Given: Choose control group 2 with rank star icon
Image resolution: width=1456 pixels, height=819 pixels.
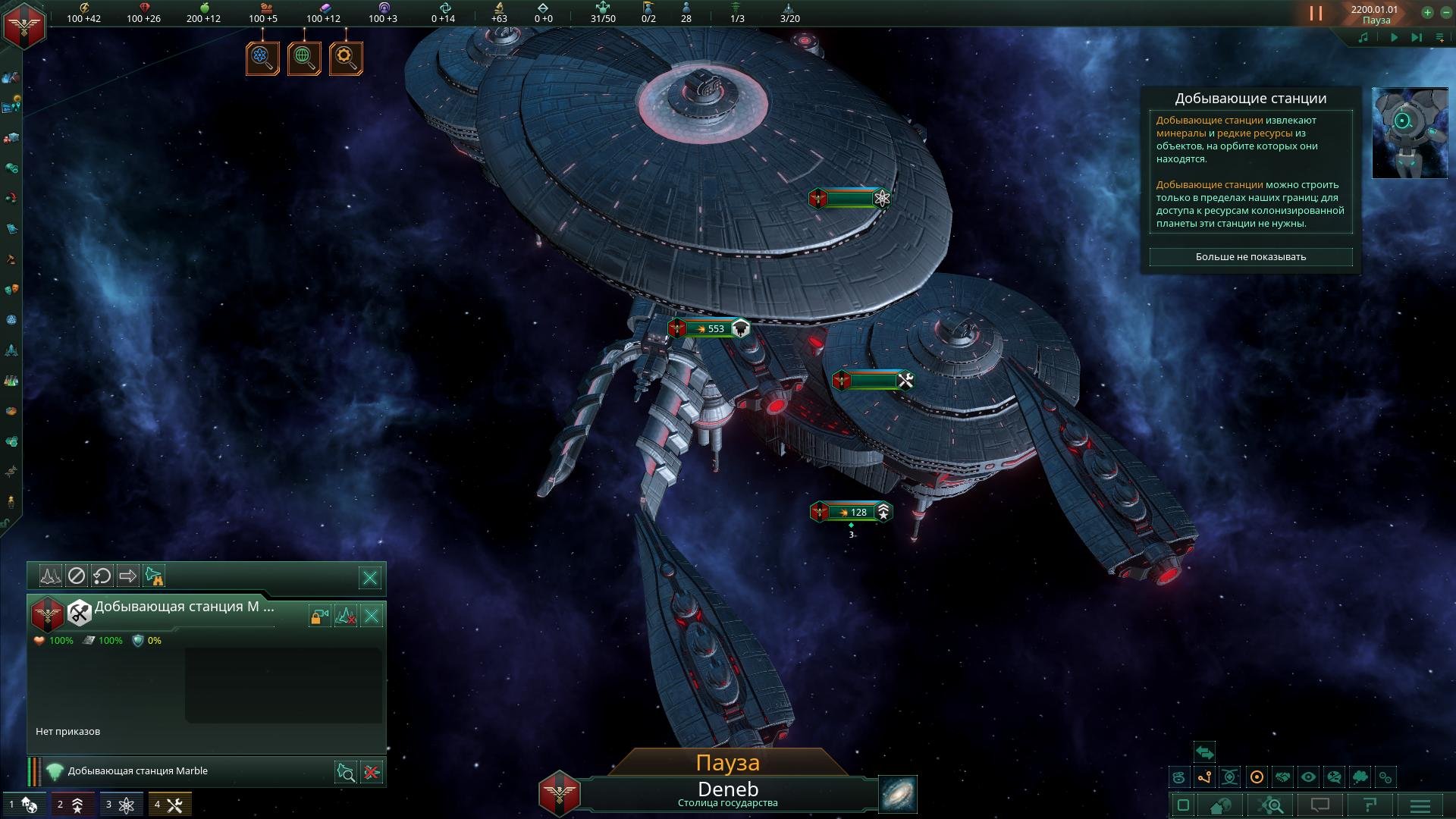Looking at the screenshot, I should [71, 805].
